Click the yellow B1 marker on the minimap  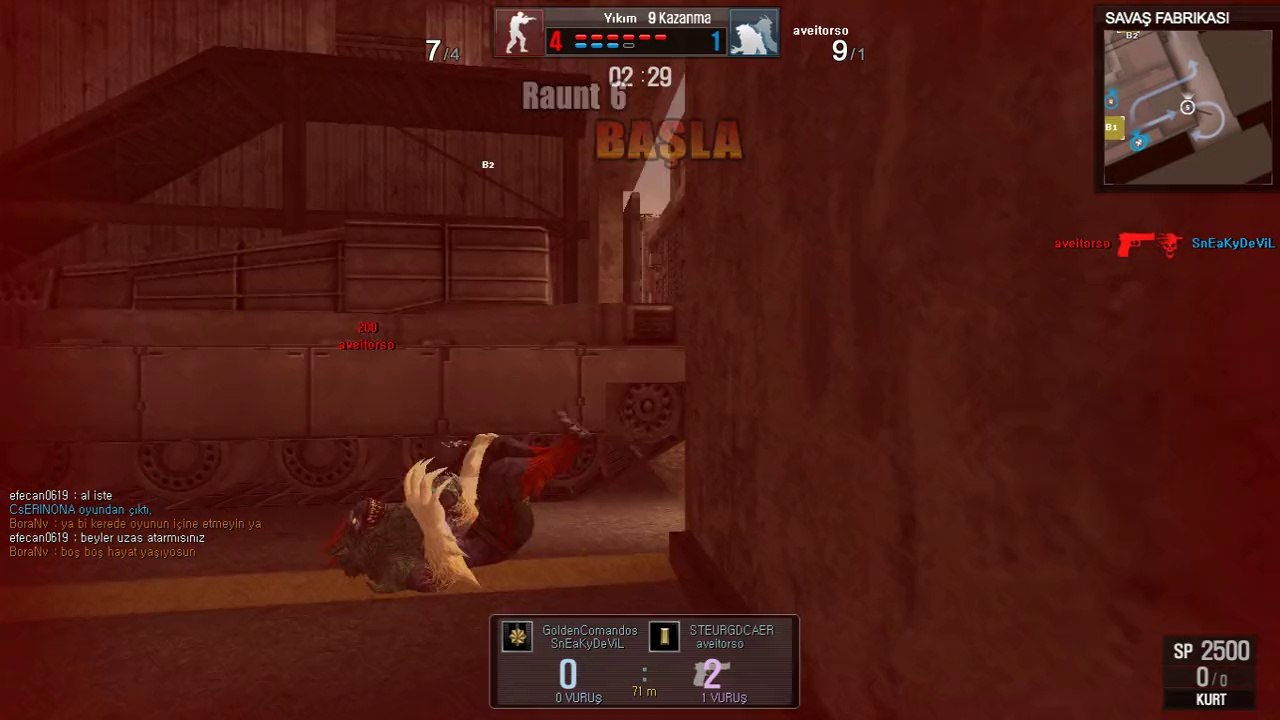[1112, 127]
